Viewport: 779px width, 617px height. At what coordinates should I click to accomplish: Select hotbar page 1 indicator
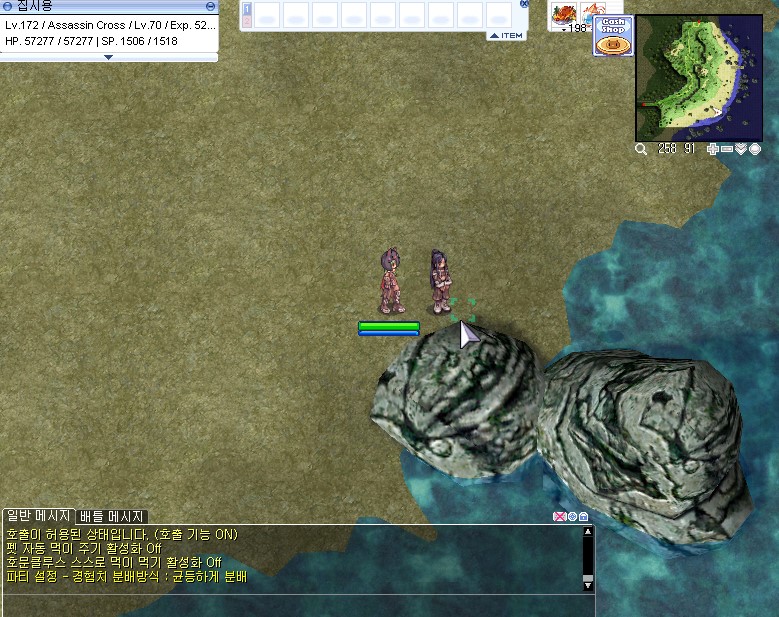(247, 9)
